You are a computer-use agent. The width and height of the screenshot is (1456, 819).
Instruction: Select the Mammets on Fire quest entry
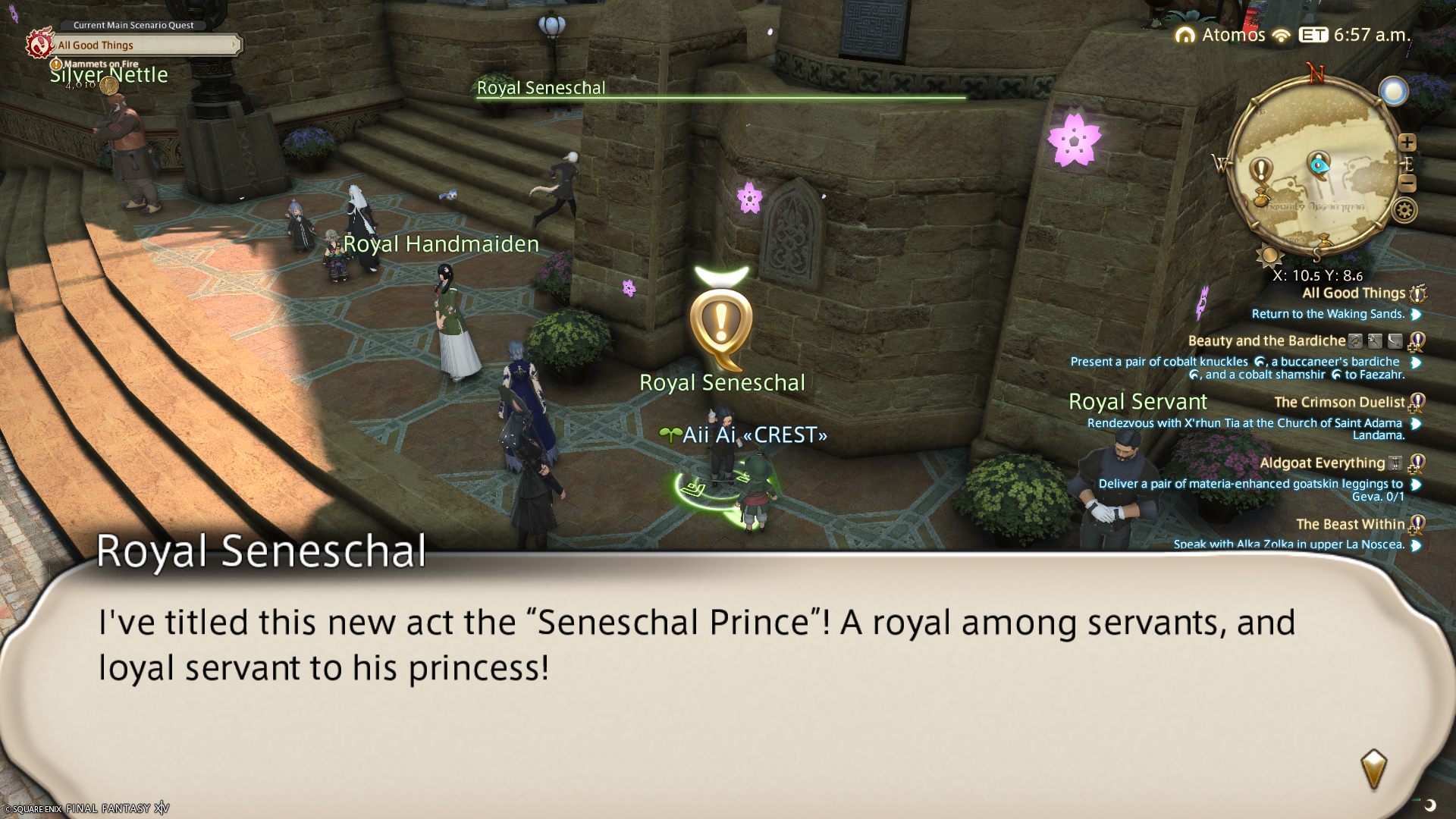pyautogui.click(x=101, y=64)
